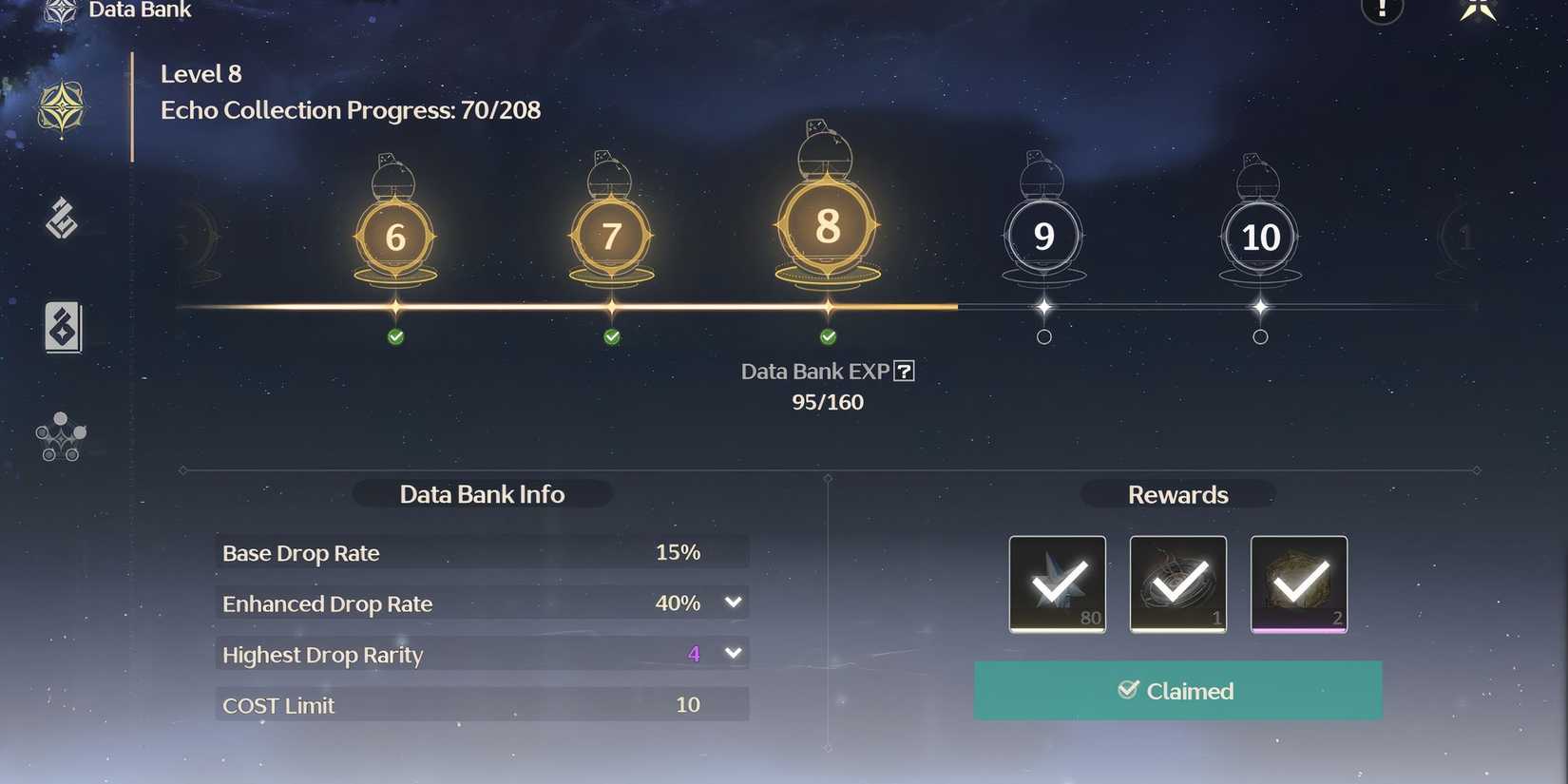Click the progress bar between levels 8 and 9
Viewport: 1568px width, 784px height.
[x=936, y=307]
